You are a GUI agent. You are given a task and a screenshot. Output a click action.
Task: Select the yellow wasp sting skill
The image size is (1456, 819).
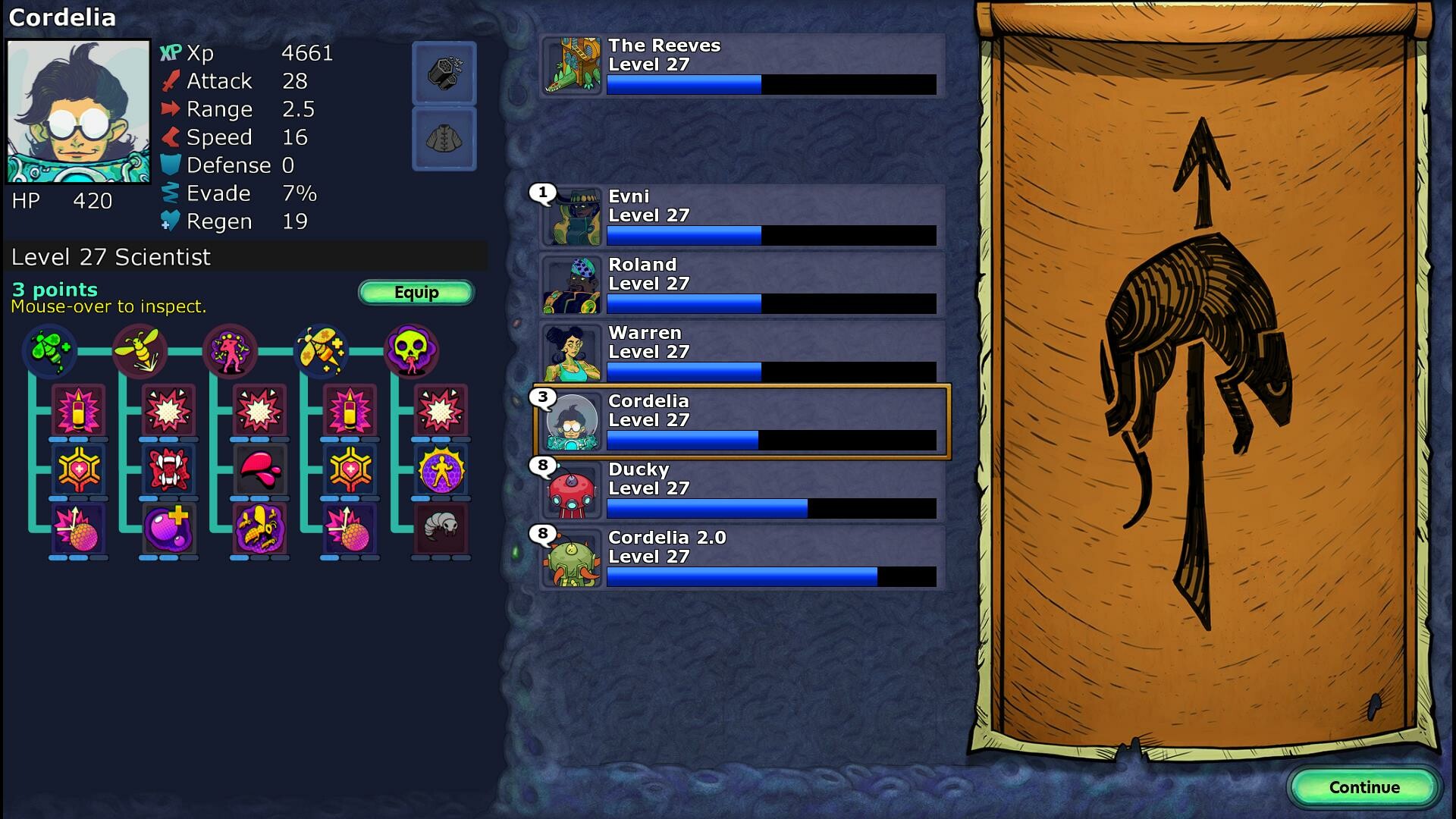(139, 350)
